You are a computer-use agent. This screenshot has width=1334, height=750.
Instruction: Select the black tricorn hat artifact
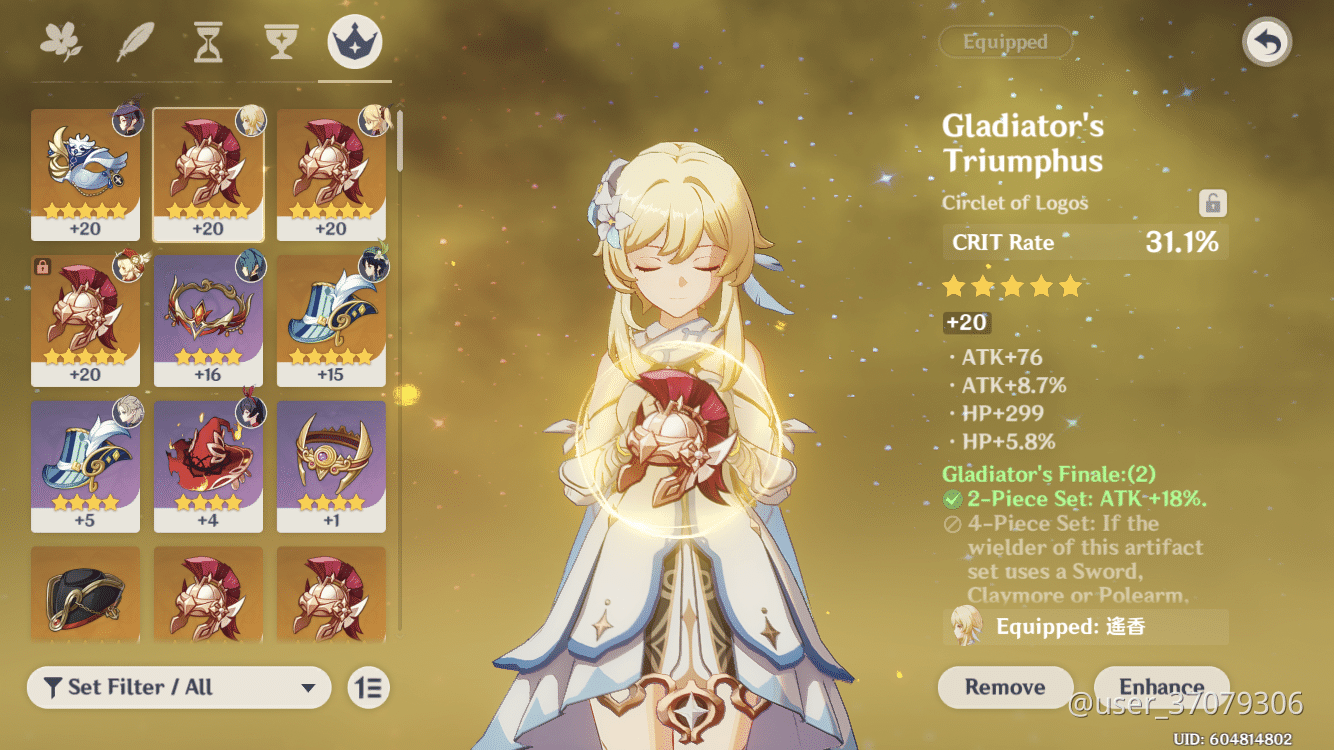click(x=85, y=596)
